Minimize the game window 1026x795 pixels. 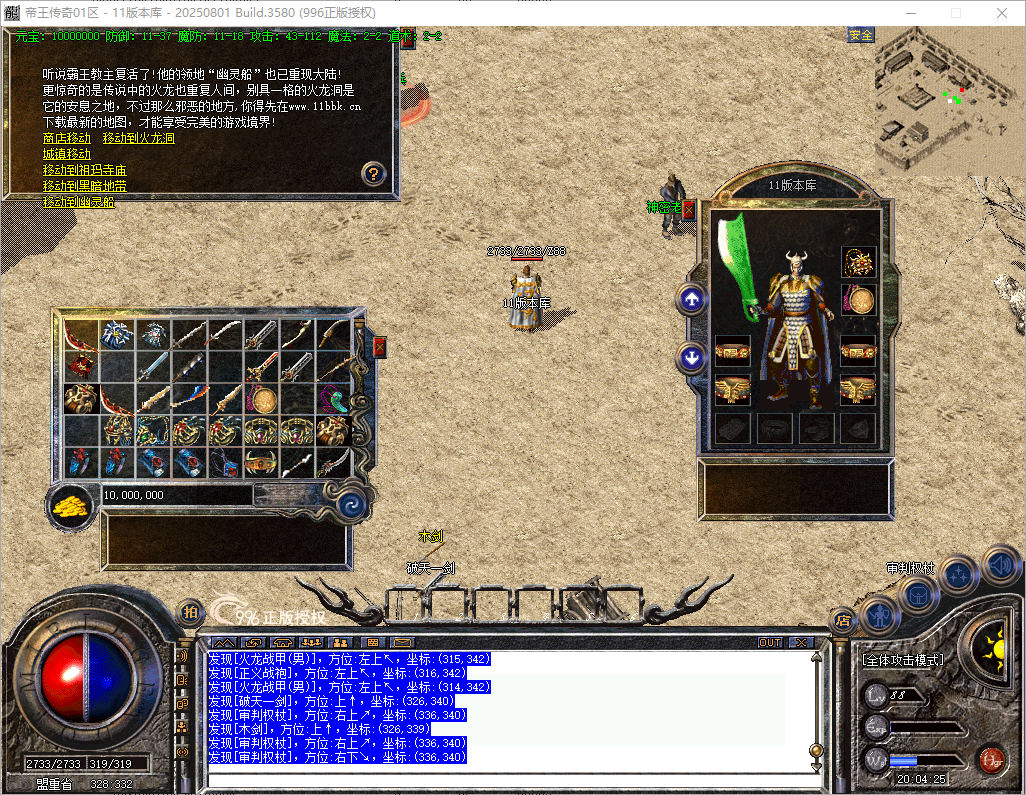click(910, 13)
